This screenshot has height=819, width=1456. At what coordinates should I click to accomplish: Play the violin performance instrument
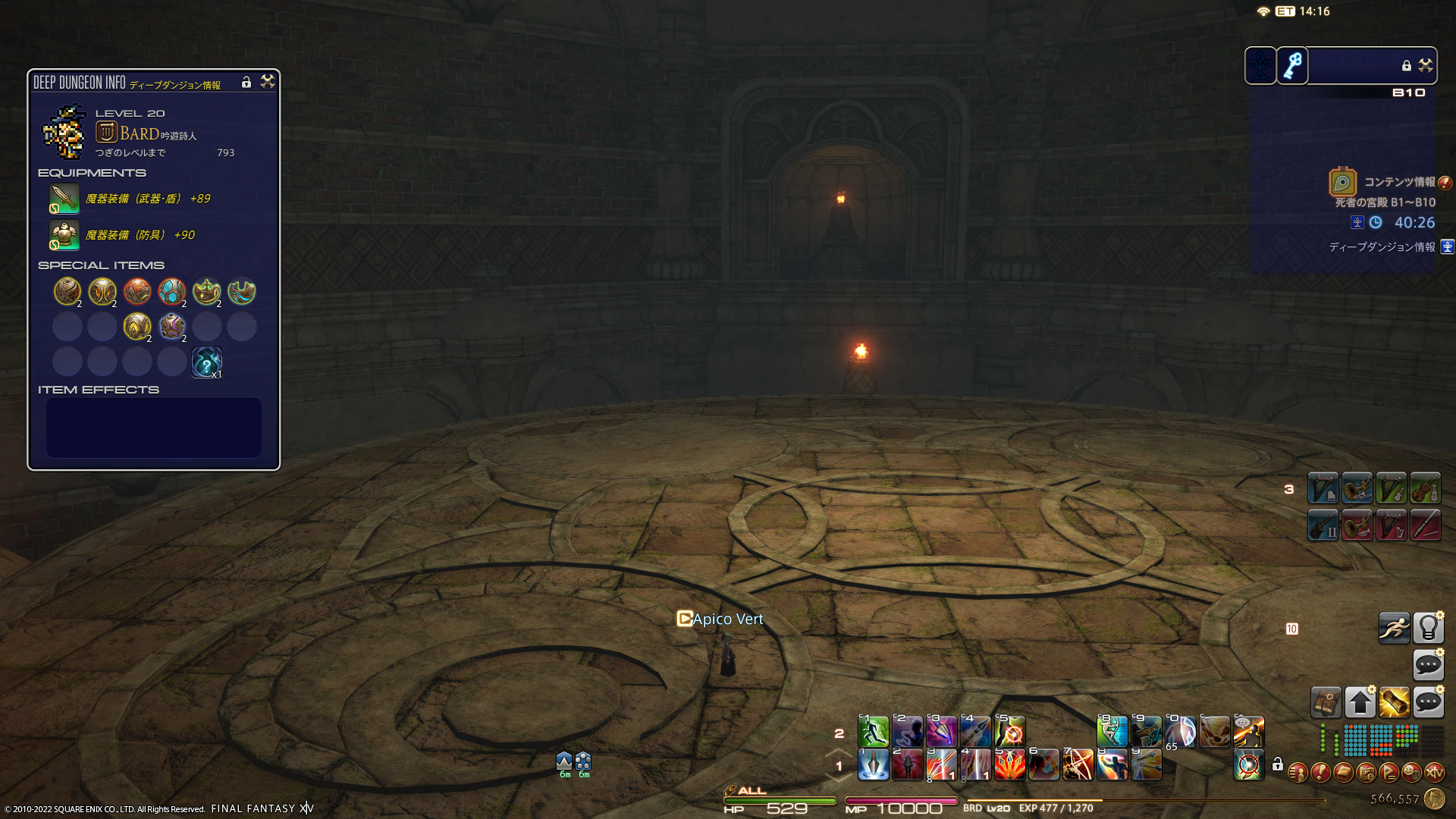point(1425,489)
